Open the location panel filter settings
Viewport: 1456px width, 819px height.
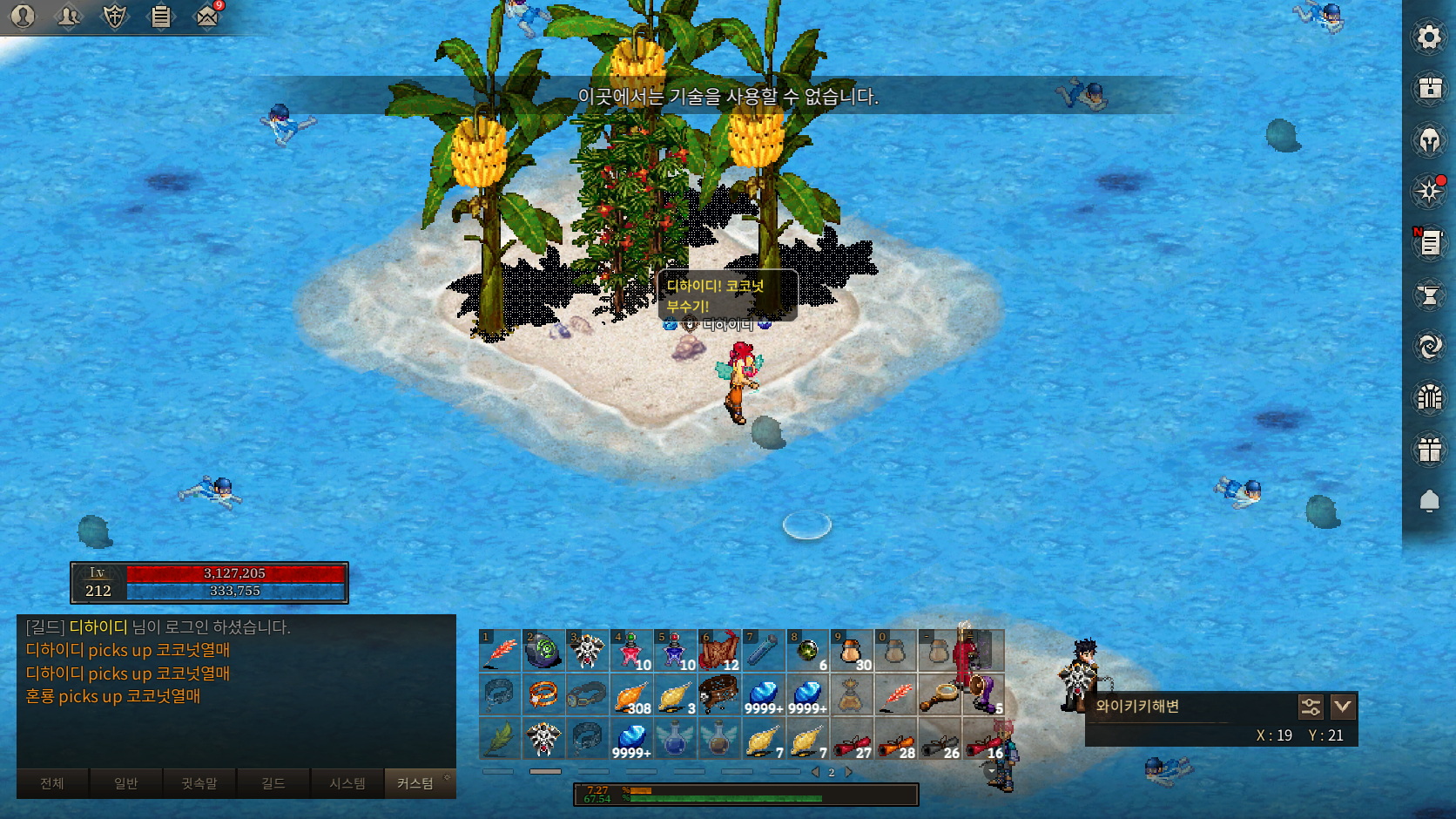coord(1311,707)
